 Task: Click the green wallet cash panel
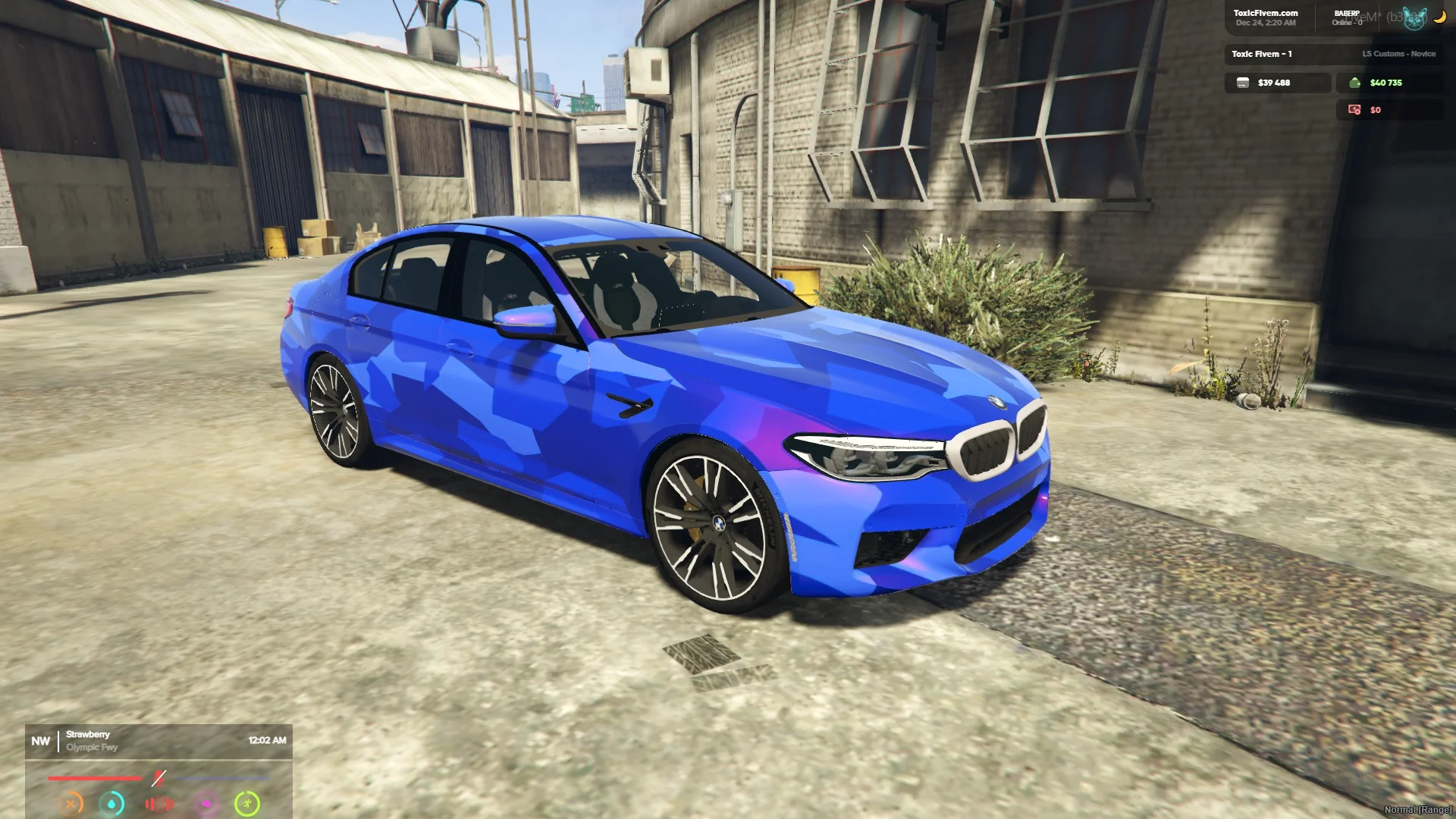(1389, 83)
